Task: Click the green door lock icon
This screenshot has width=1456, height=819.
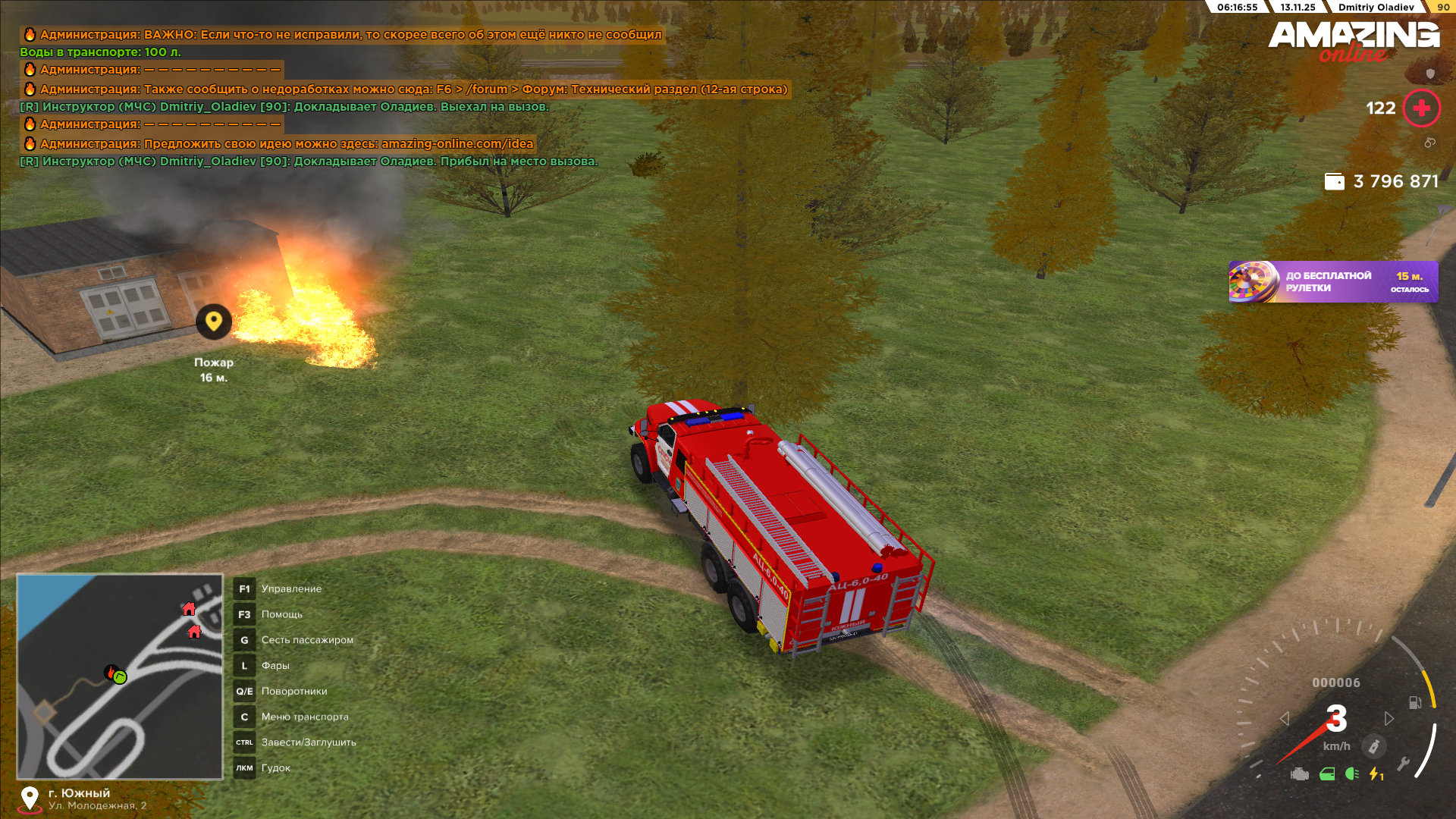Action: (x=1327, y=774)
